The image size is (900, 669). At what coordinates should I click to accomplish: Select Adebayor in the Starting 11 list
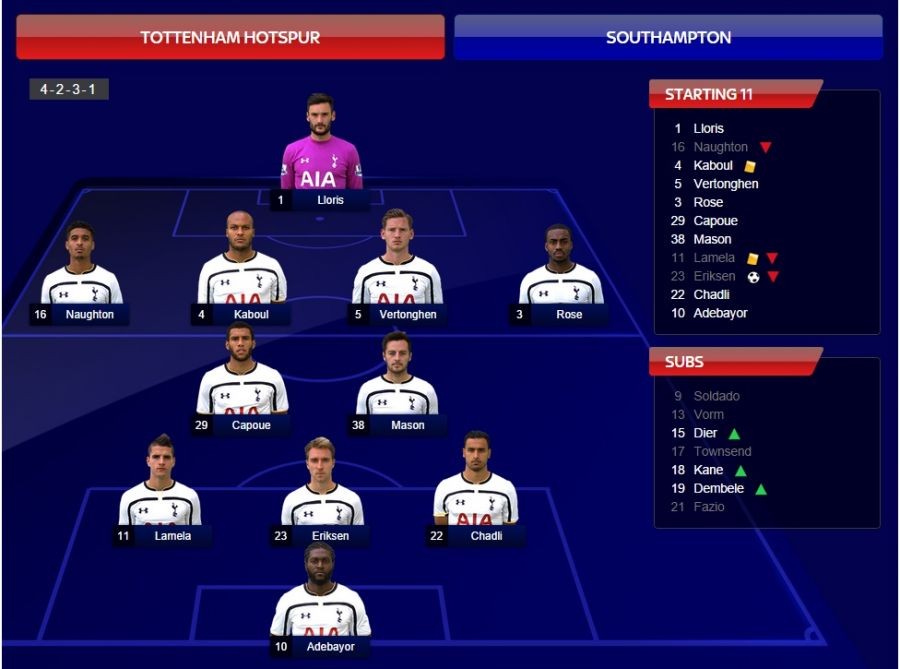(720, 313)
